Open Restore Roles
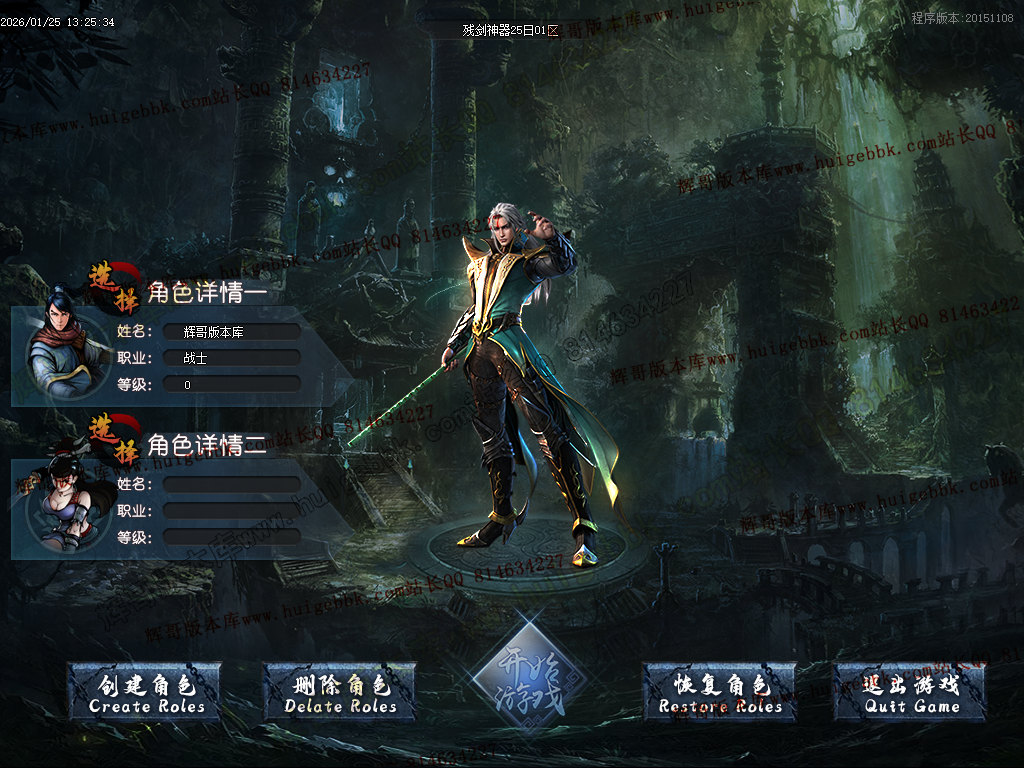 720,693
